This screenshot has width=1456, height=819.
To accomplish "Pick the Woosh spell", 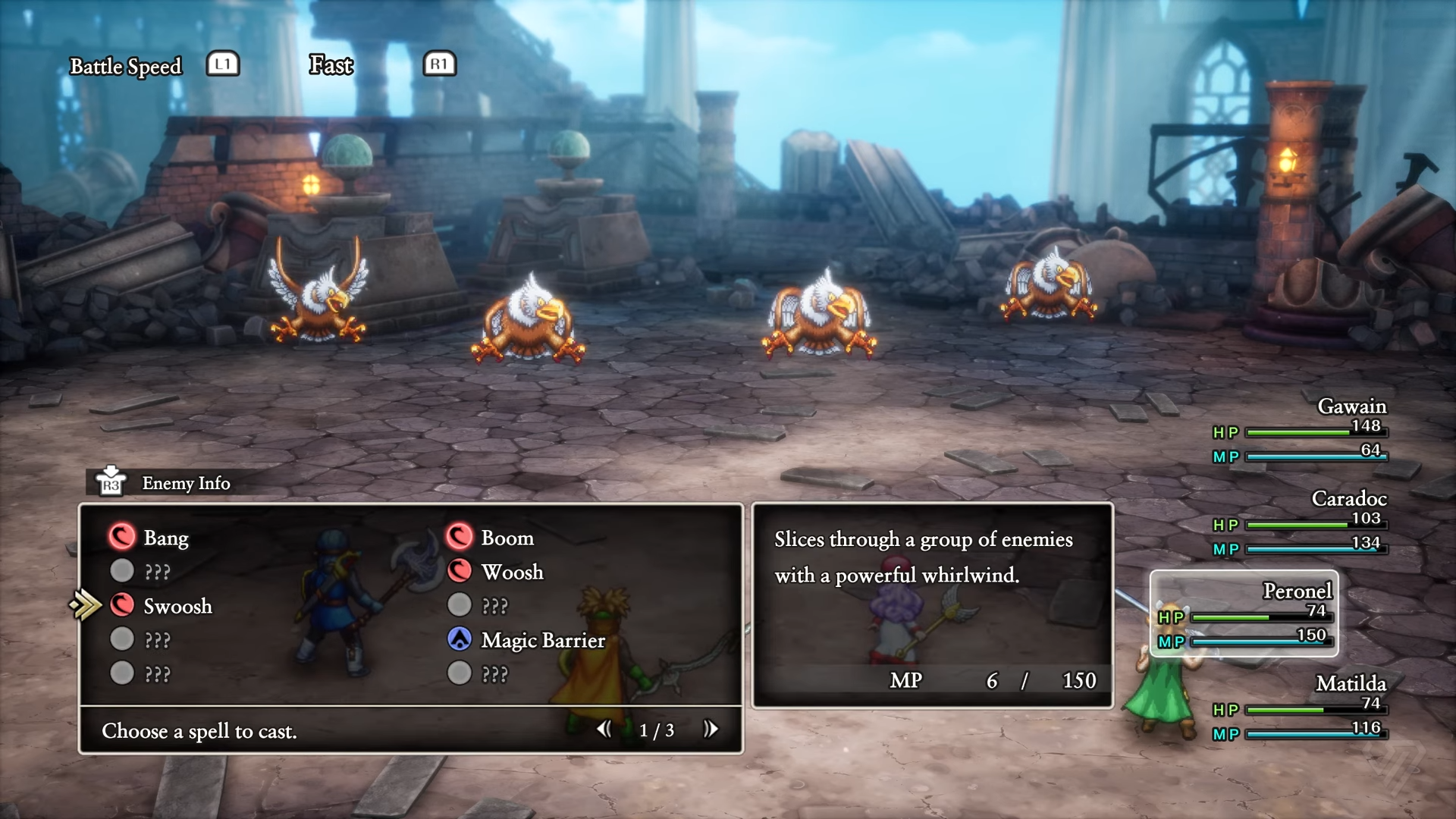I will pyautogui.click(x=512, y=572).
